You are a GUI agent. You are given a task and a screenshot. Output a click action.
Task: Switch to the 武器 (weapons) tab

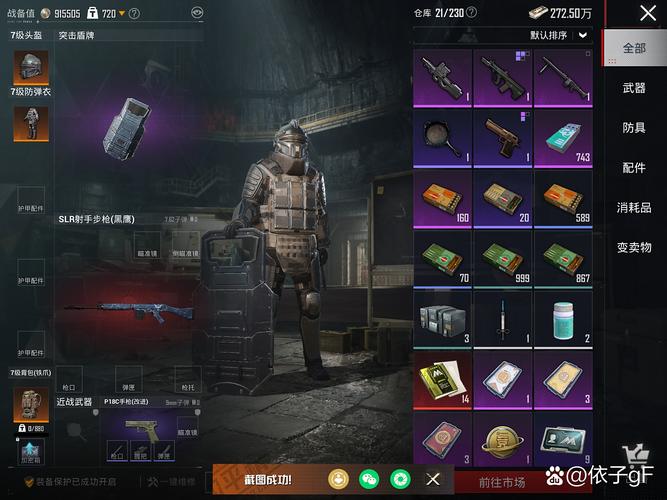[x=634, y=88]
